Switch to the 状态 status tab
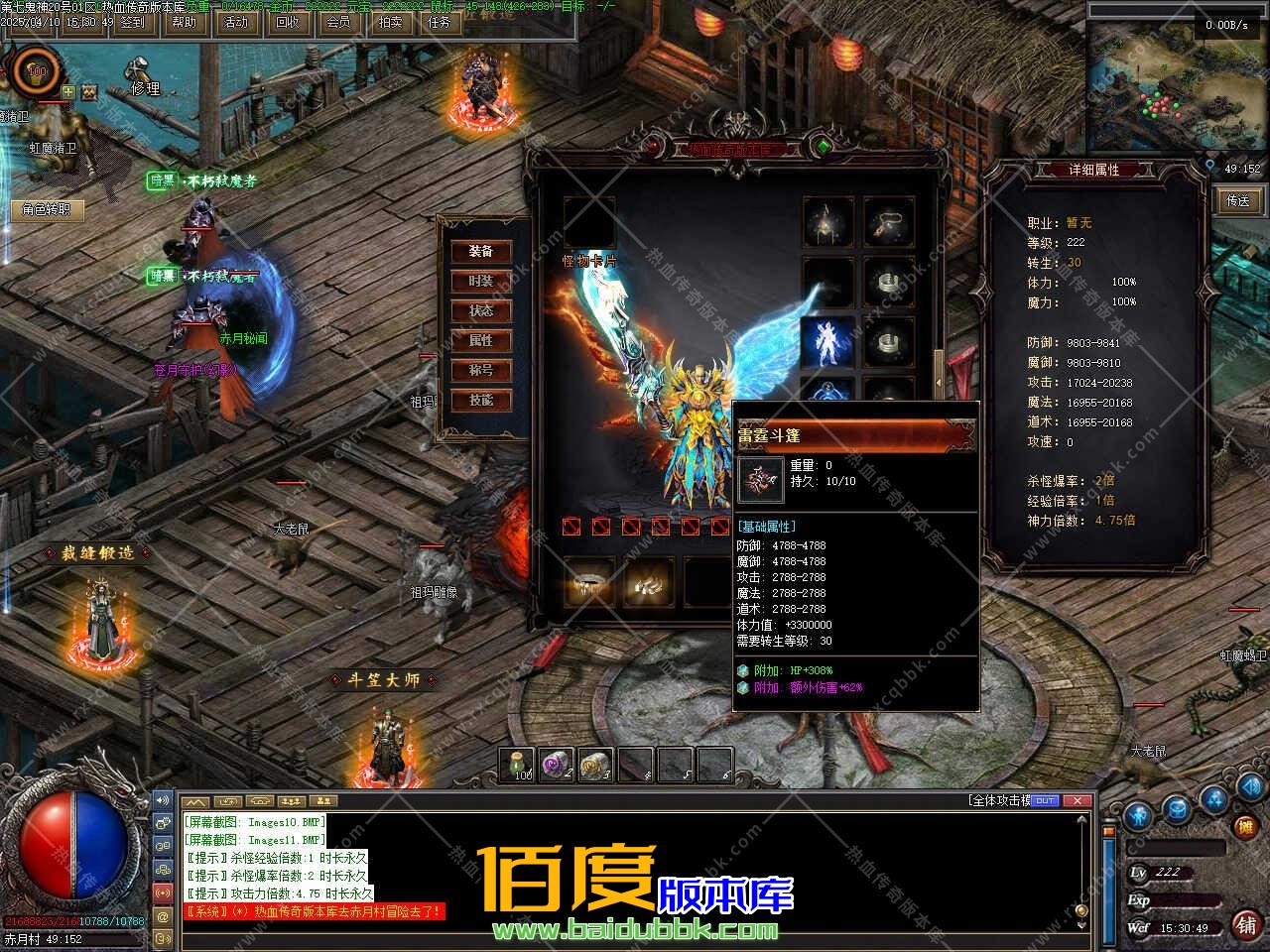The height and width of the screenshot is (952, 1270). pos(481,311)
